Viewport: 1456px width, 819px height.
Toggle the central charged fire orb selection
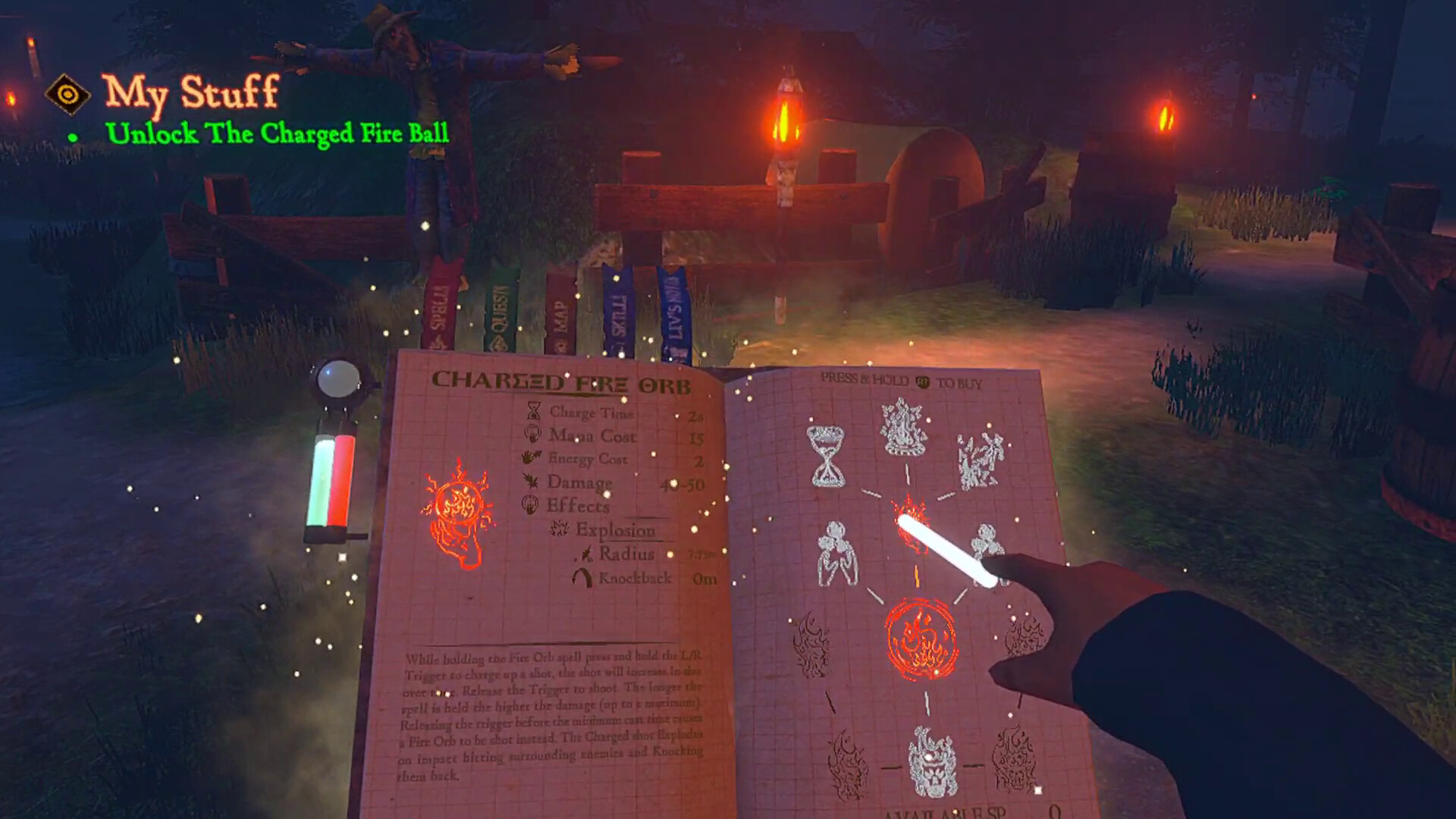(910, 523)
